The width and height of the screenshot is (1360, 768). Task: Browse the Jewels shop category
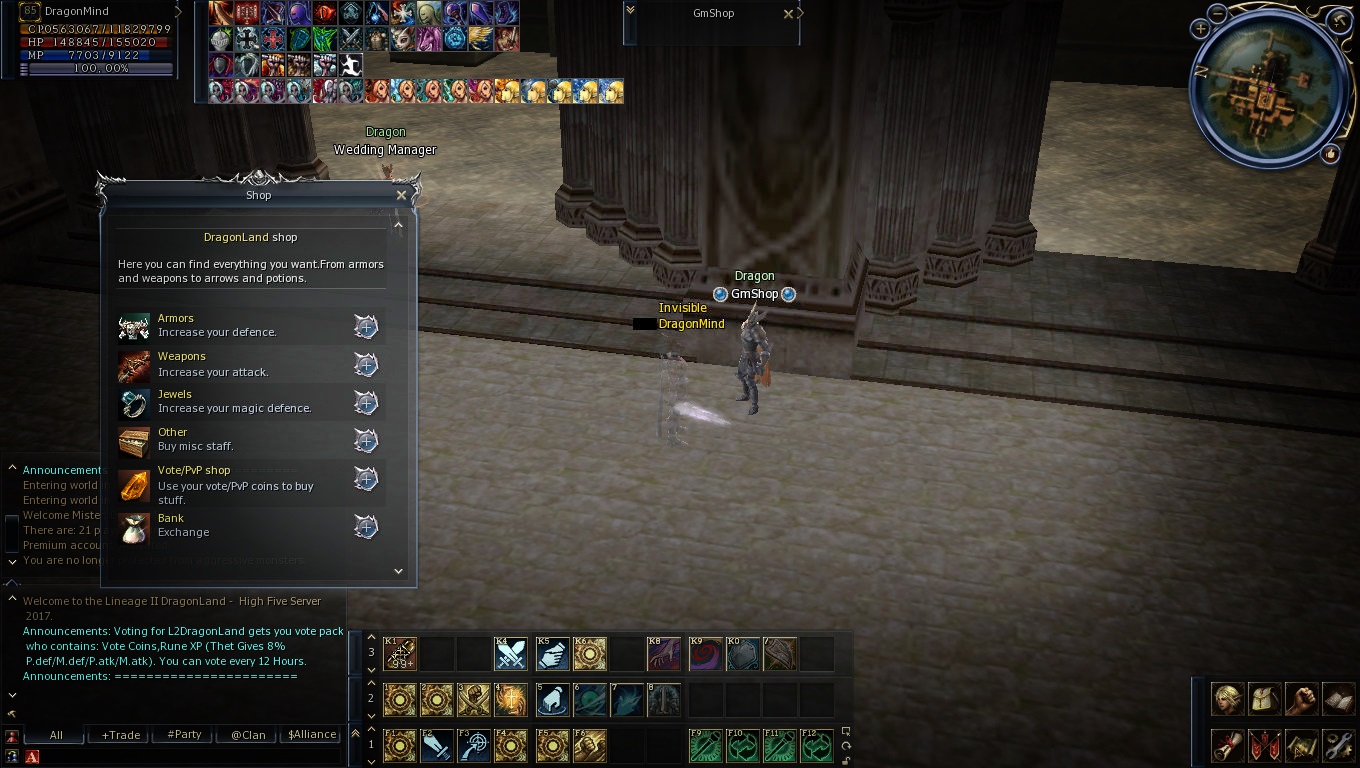click(x=366, y=403)
